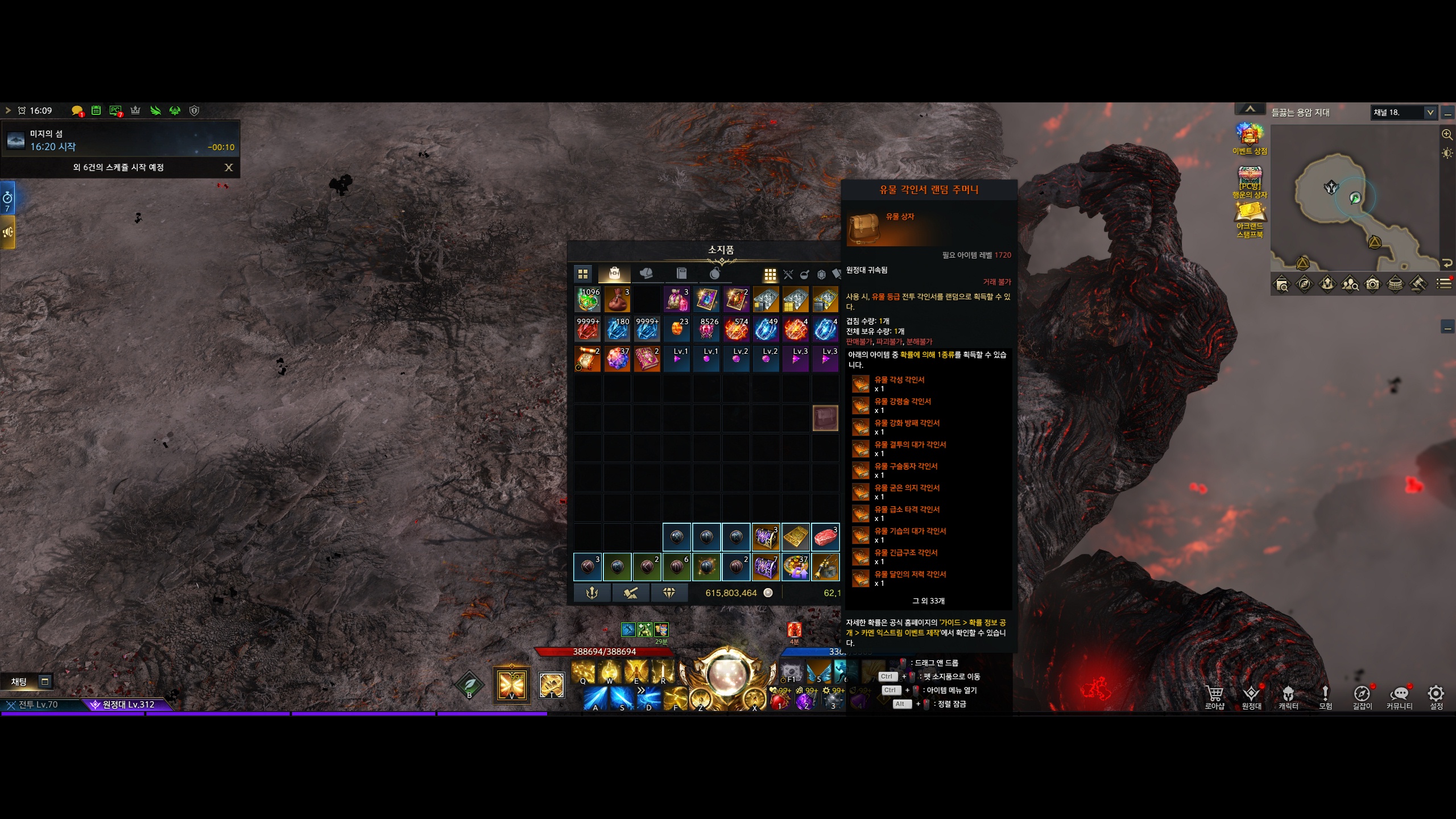The height and width of the screenshot is (819, 1456).
Task: Expand the 채널 18 channel dropdown
Action: (x=1429, y=113)
